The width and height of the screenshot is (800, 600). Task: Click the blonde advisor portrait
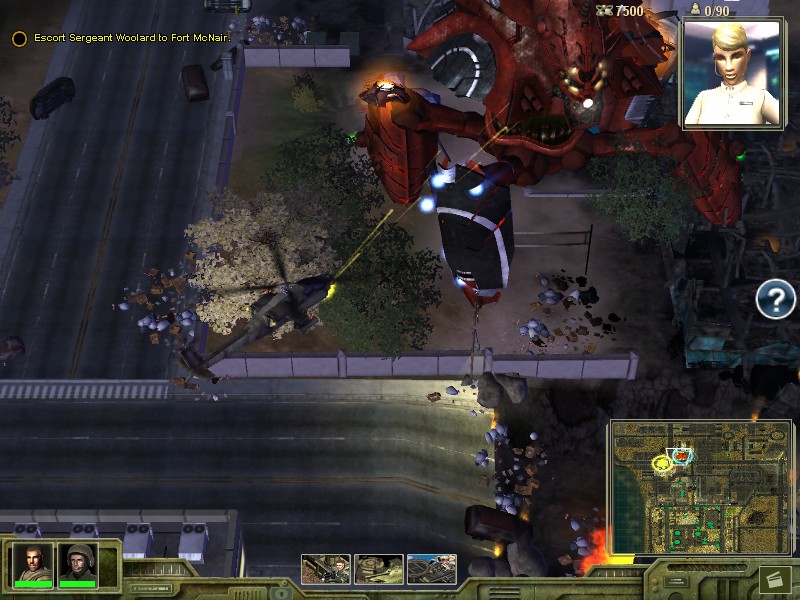[735, 73]
